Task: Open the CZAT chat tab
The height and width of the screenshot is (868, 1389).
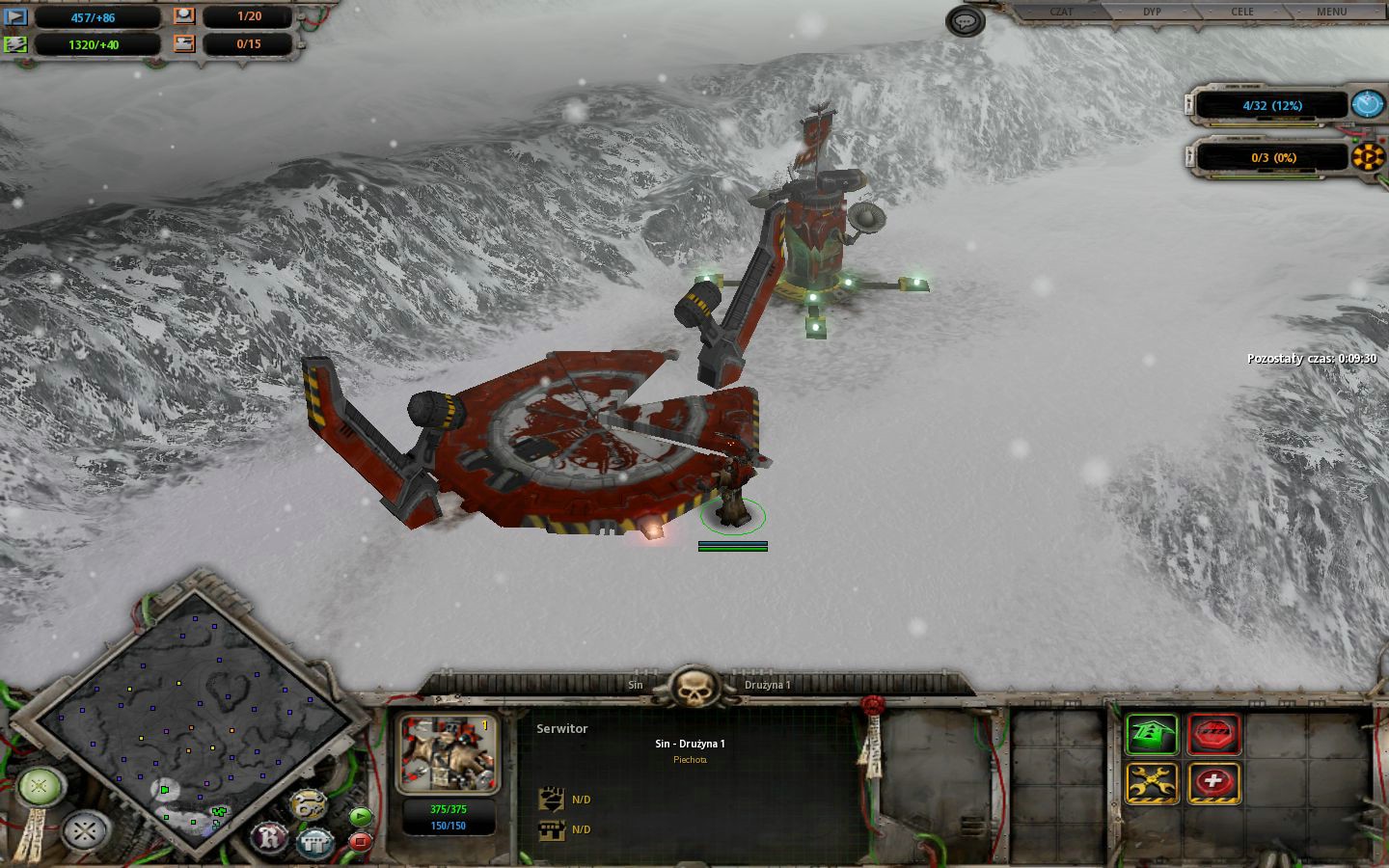Action: (x=1060, y=12)
